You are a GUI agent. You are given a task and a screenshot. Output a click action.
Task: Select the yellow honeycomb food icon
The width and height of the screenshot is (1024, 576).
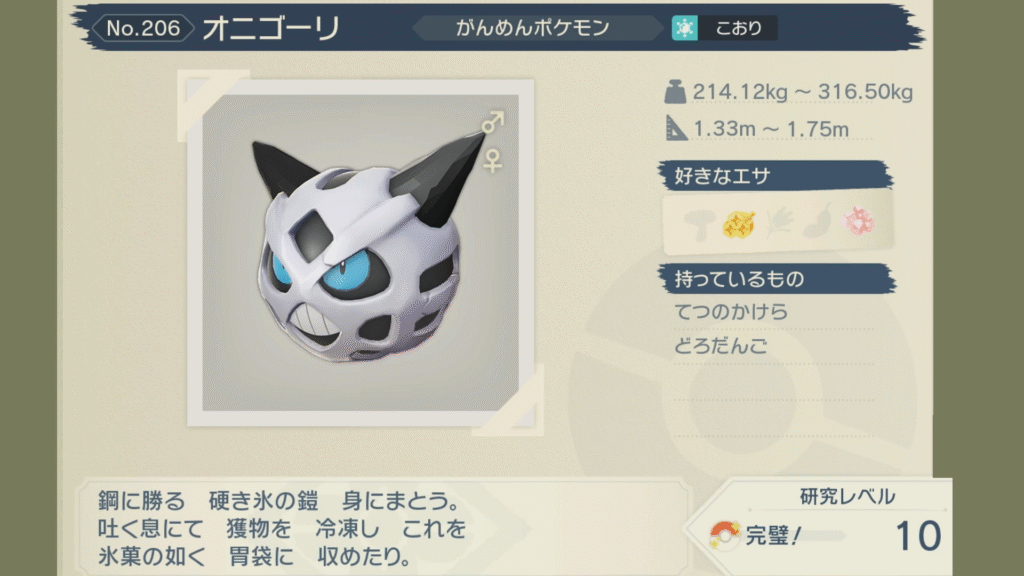coord(737,222)
